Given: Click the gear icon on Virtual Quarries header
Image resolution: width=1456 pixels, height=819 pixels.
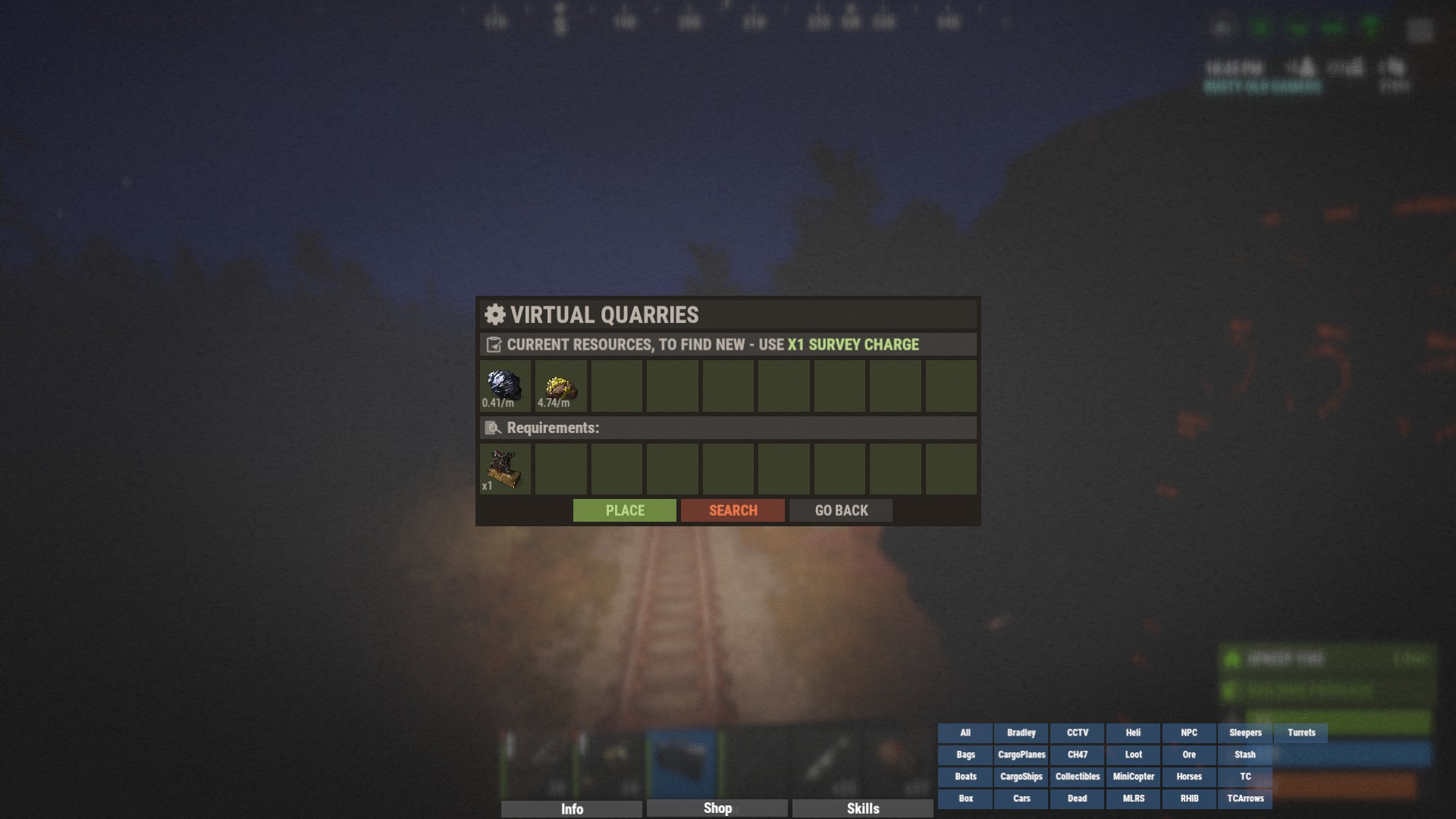Looking at the screenshot, I should coord(494,315).
